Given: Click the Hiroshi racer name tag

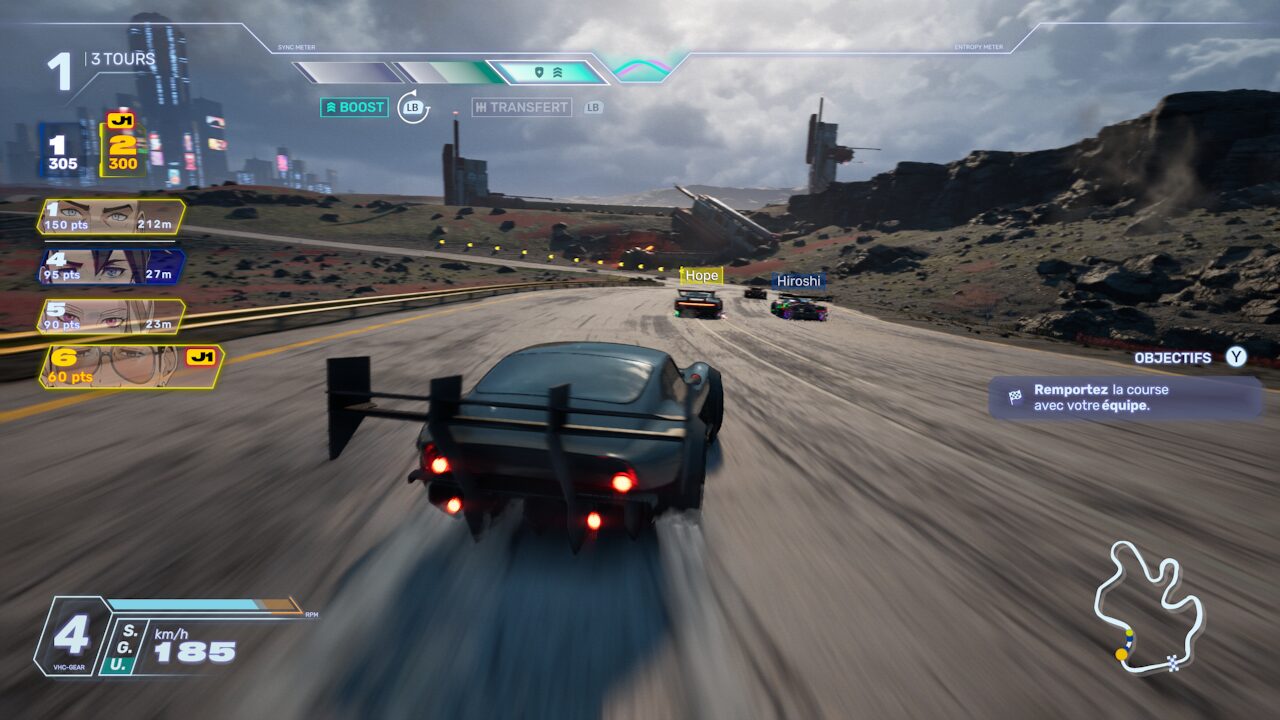Looking at the screenshot, I should (798, 281).
